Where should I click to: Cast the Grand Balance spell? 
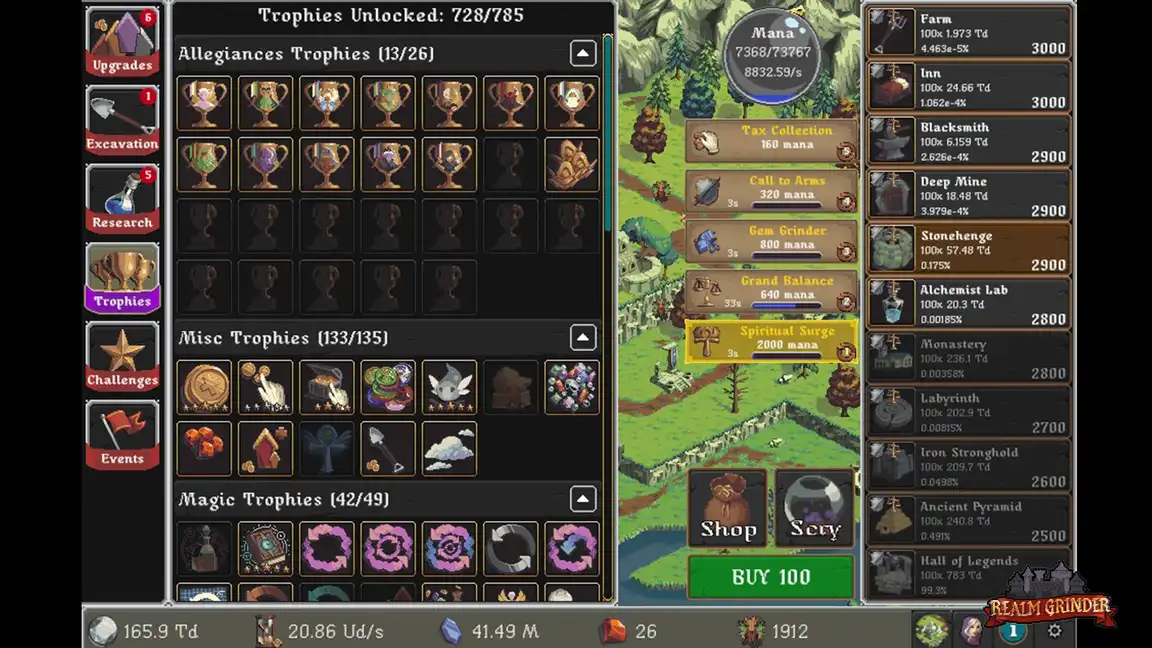coord(771,291)
